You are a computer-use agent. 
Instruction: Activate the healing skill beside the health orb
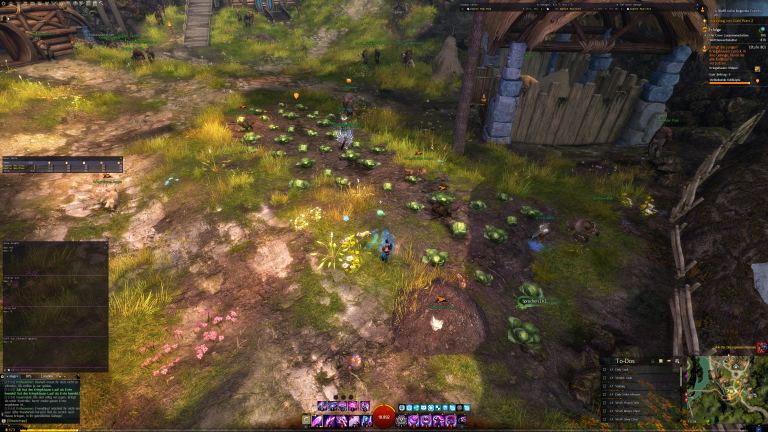click(403, 421)
